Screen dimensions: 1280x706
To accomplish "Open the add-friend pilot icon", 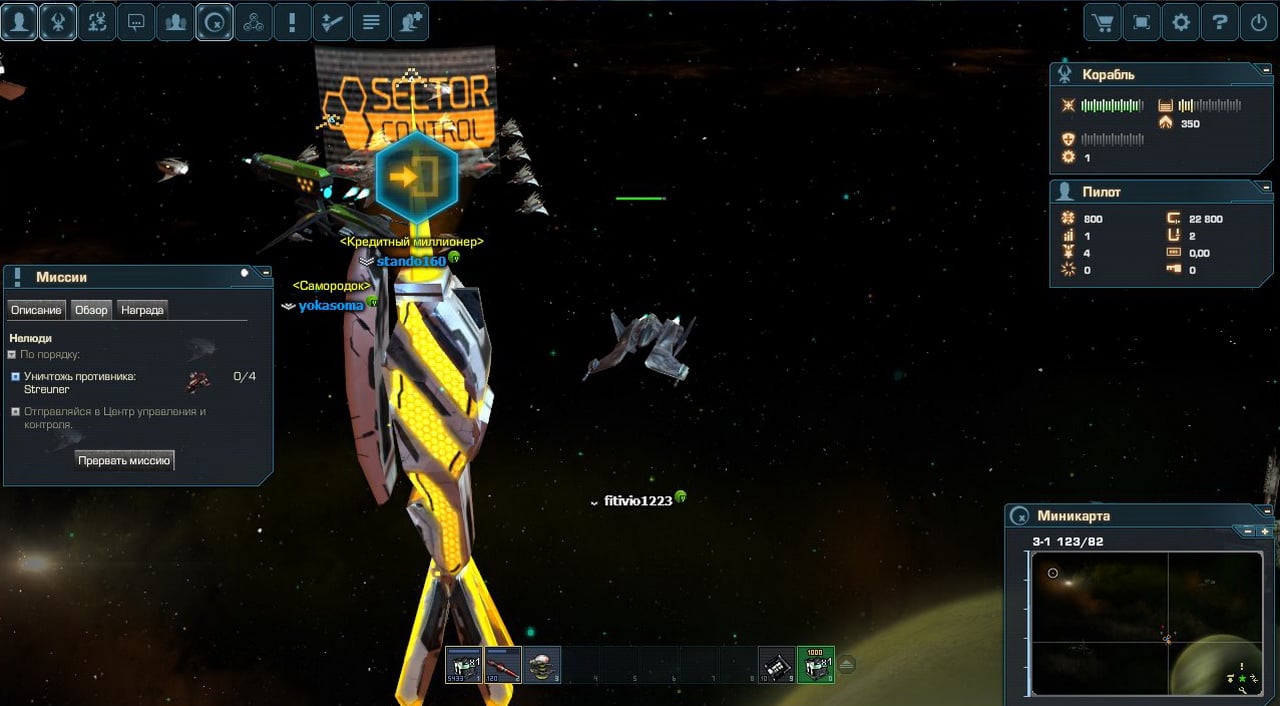I will [410, 21].
